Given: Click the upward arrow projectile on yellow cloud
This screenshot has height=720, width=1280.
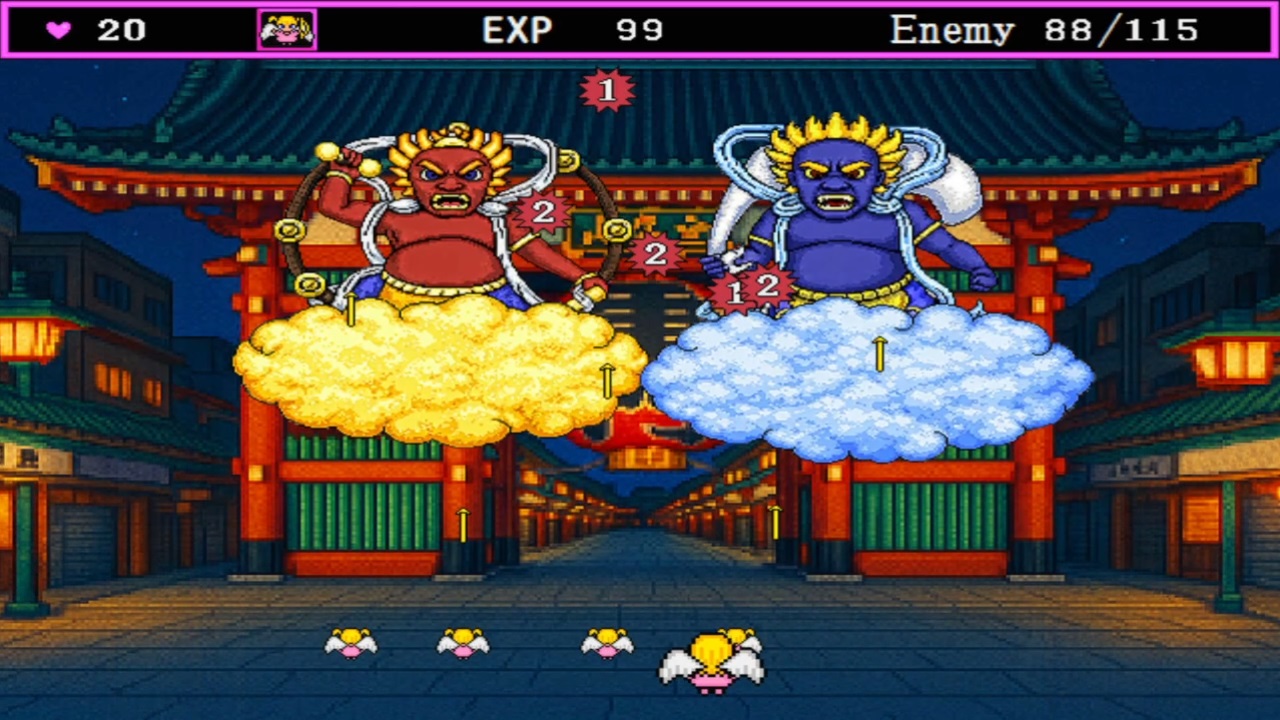Looking at the screenshot, I should (x=610, y=381).
